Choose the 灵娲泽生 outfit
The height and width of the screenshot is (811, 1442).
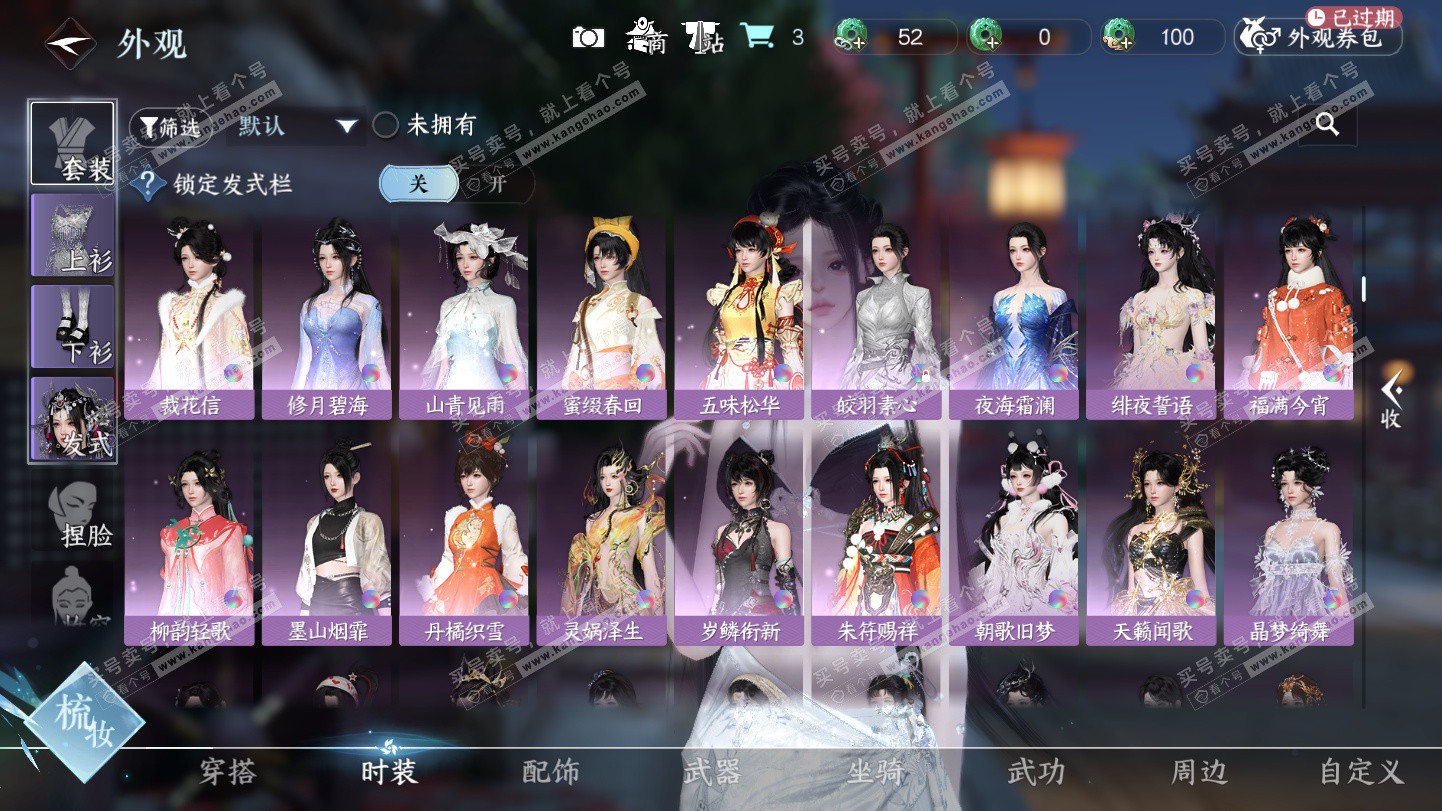[x=601, y=545]
